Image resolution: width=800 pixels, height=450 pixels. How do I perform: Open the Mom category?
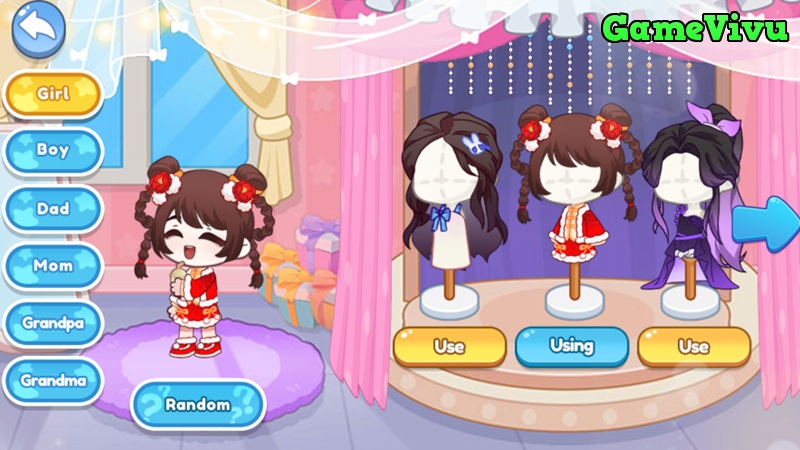click(x=53, y=266)
